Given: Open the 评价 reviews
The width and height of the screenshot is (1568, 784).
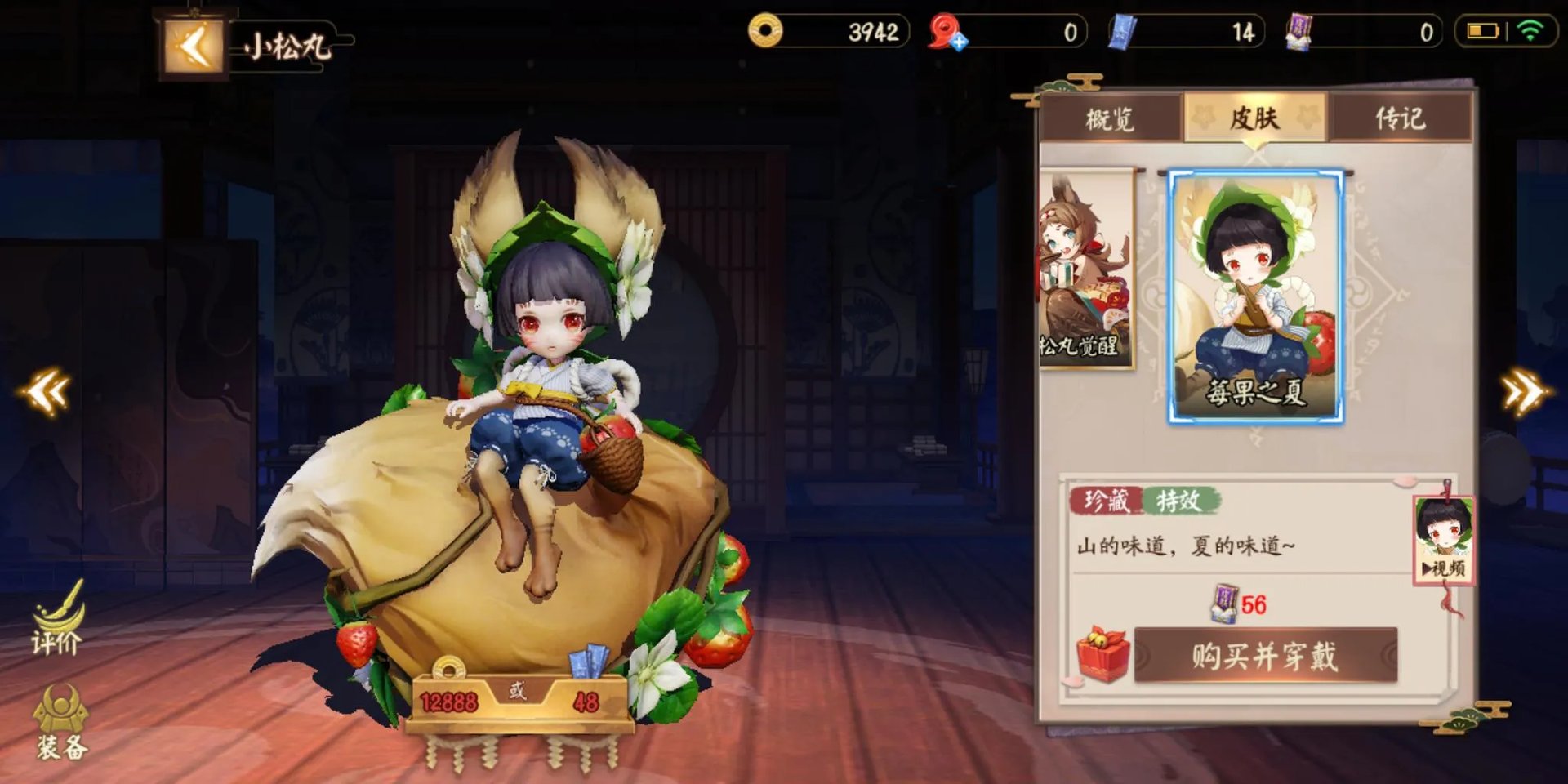Looking at the screenshot, I should tap(57, 622).
